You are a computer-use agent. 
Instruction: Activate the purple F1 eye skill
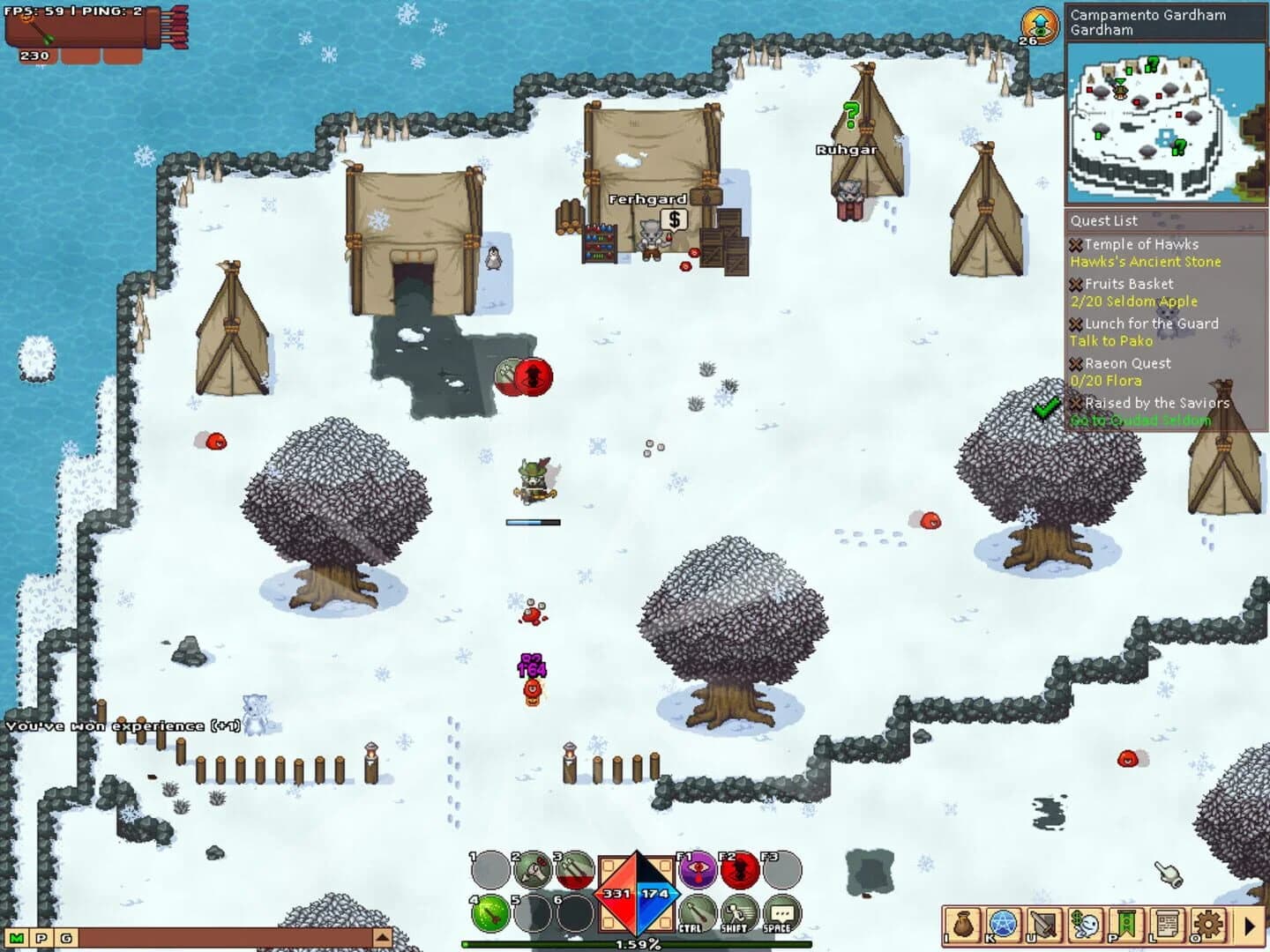(697, 870)
